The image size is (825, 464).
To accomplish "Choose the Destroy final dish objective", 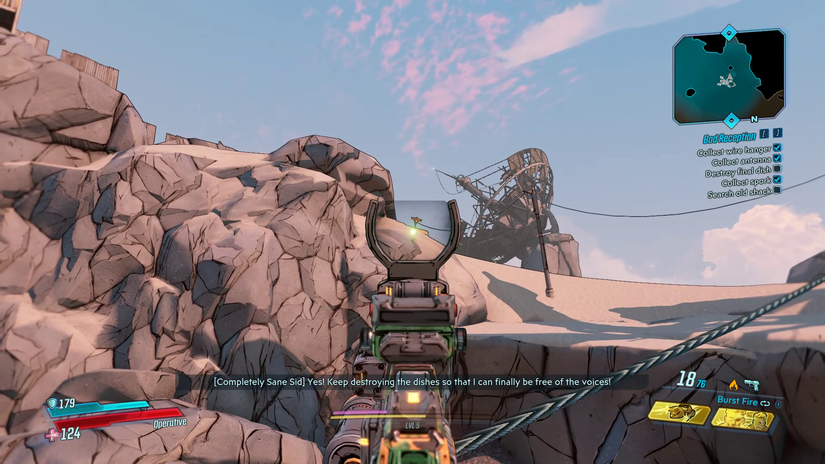I will (x=737, y=171).
